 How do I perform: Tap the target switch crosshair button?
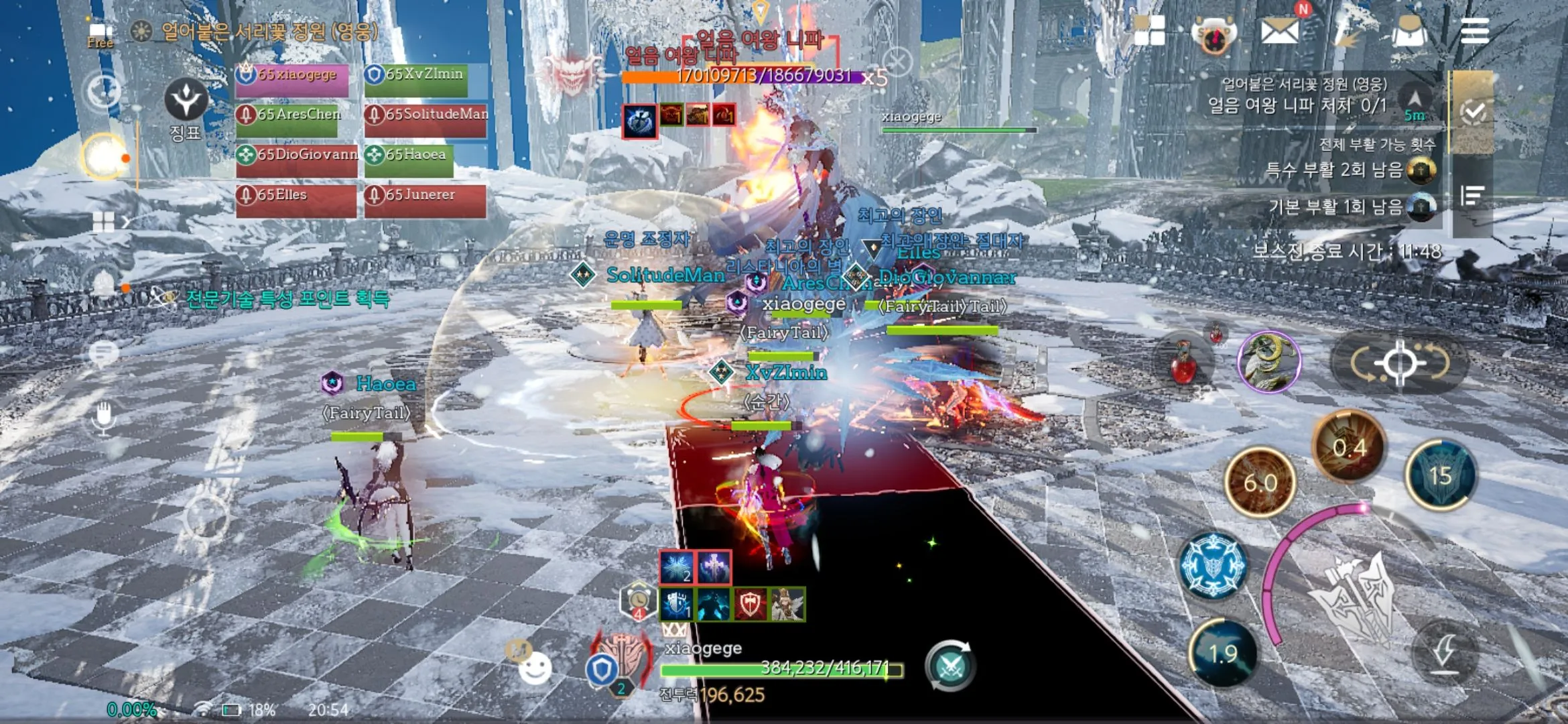1399,363
